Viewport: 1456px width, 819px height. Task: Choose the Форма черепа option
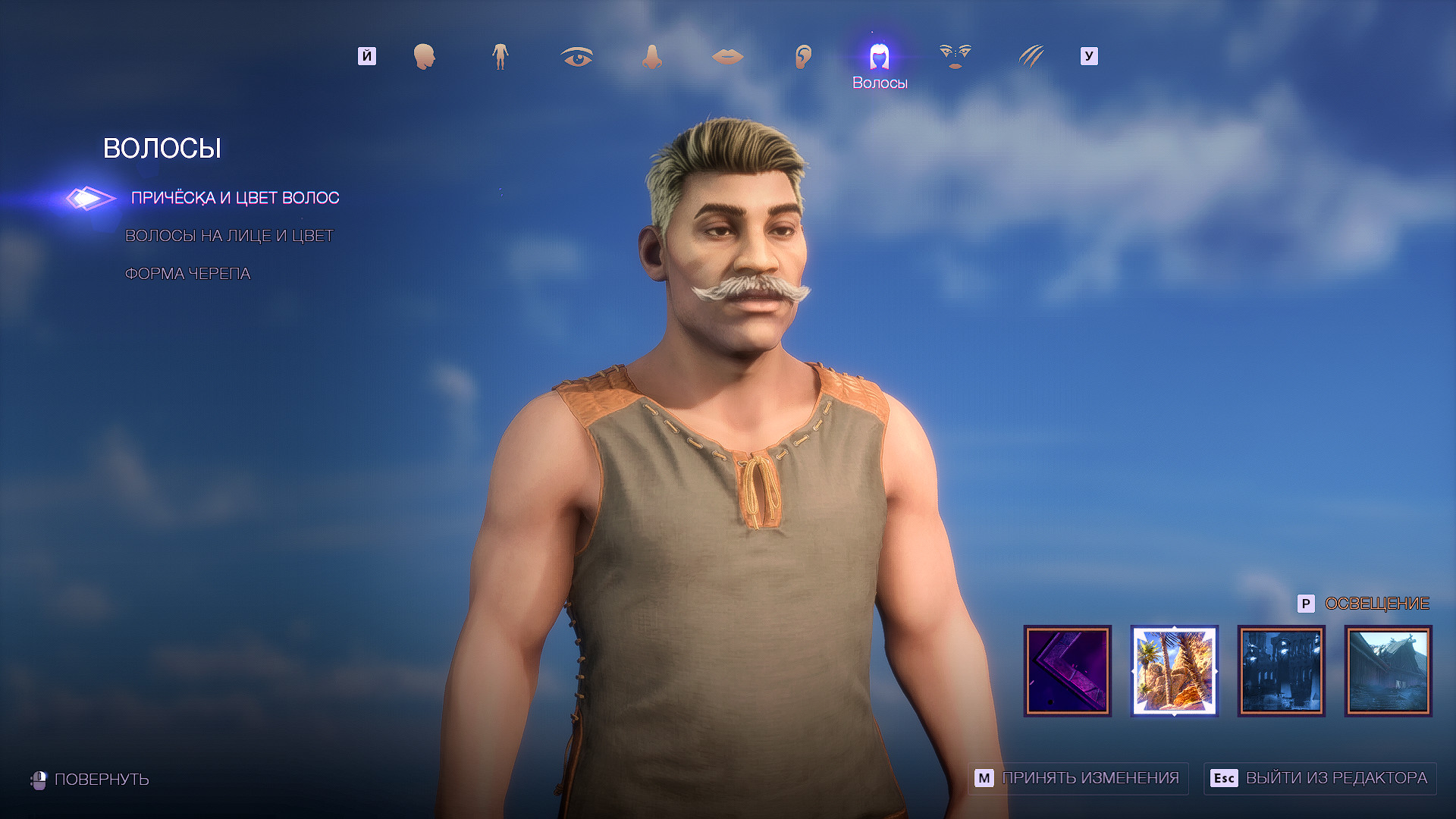pos(187,274)
